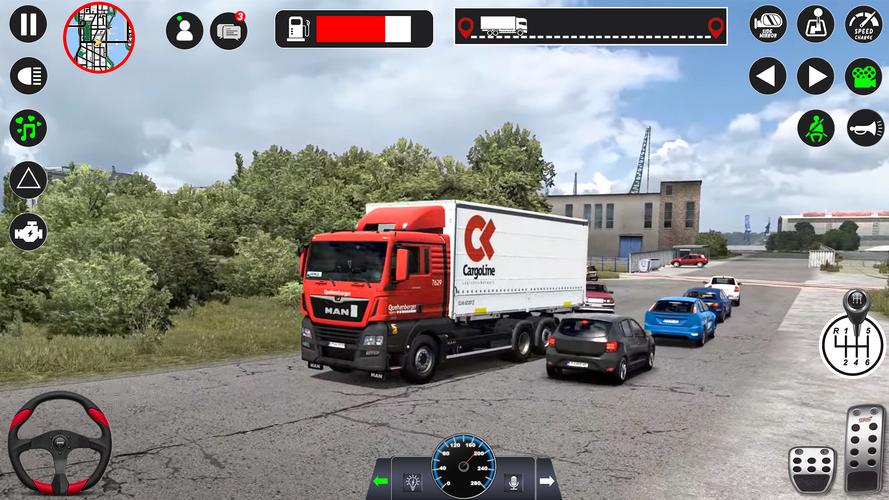
Task: Toggle the Side Mirror view
Action: click(768, 24)
